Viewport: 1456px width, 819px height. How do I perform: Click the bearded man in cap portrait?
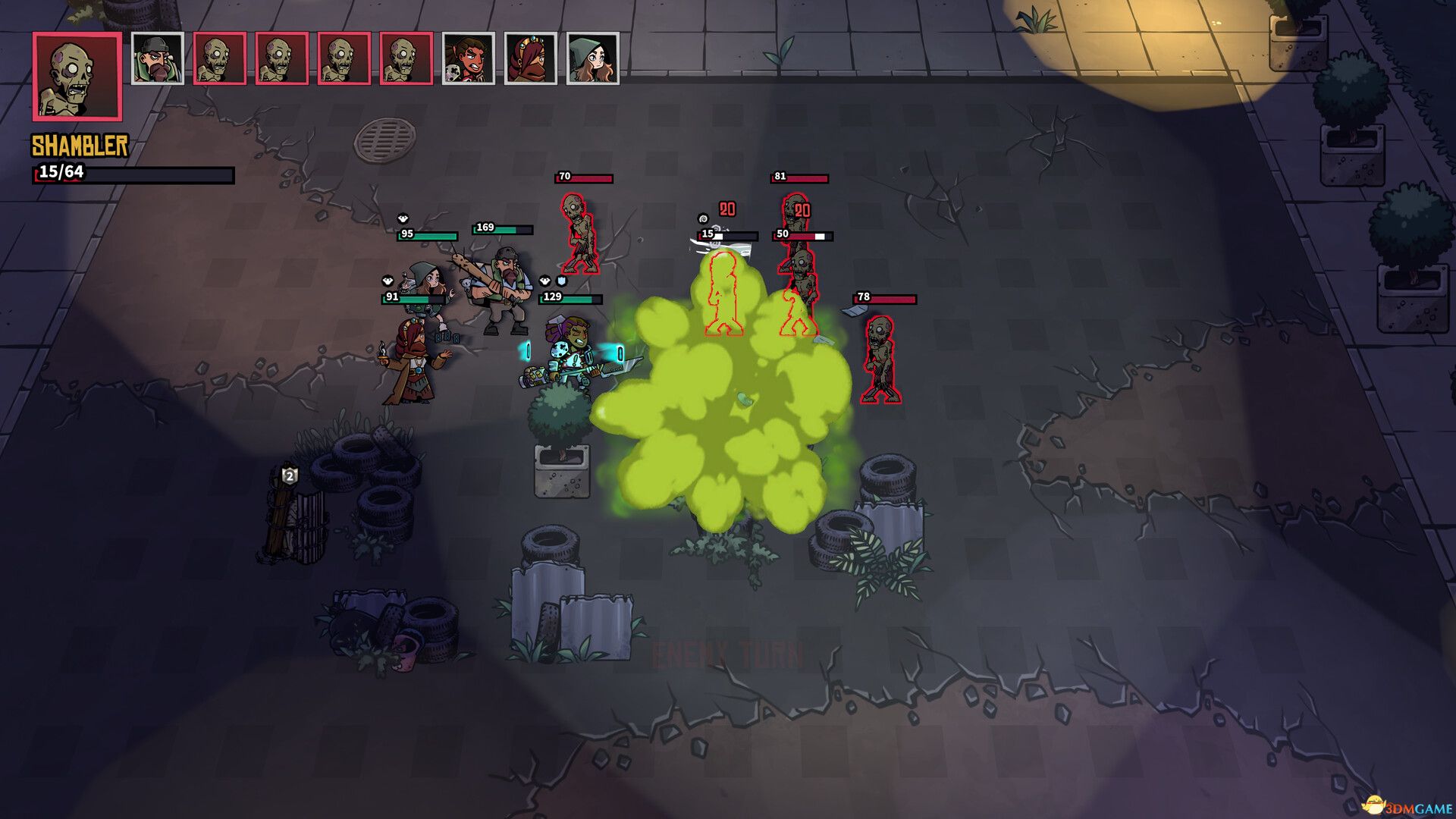(x=158, y=58)
